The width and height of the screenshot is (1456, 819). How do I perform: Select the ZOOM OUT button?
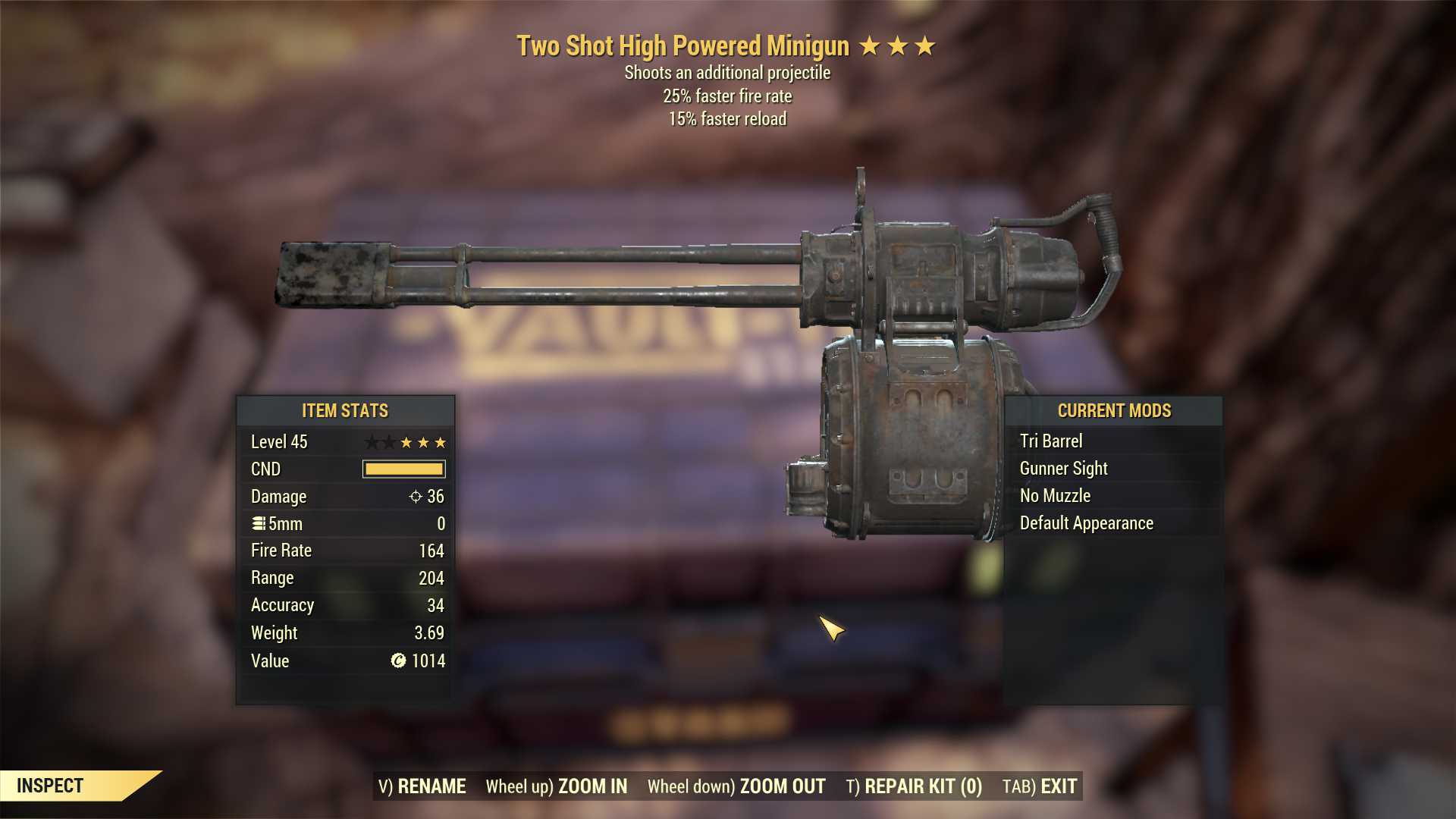(736, 786)
